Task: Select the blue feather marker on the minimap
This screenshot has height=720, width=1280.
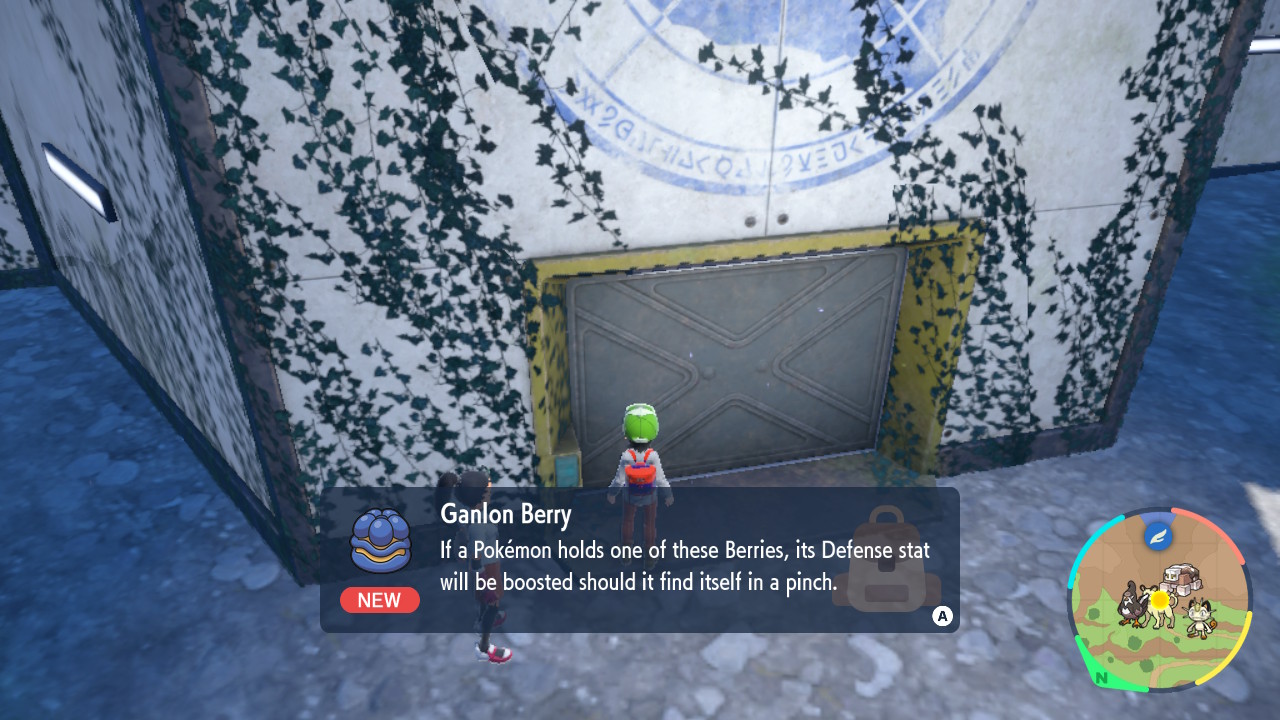Action: pos(1158,535)
